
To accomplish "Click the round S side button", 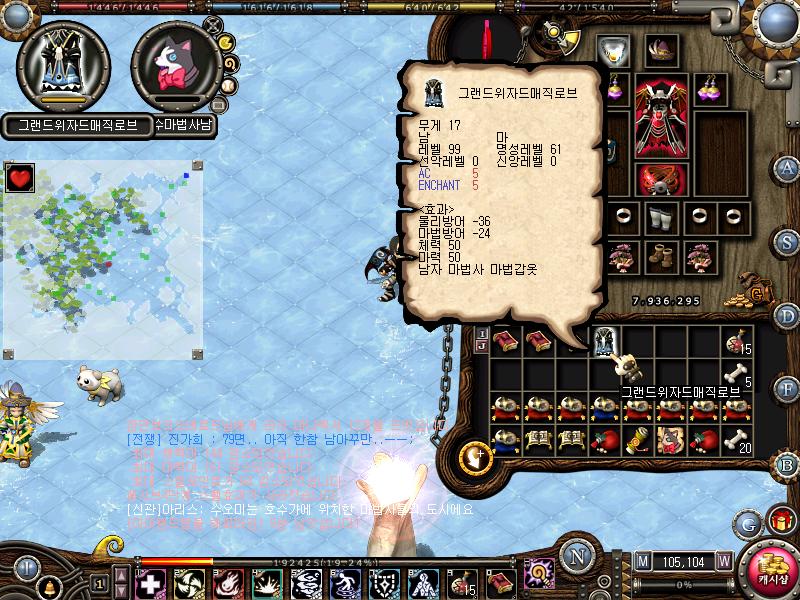I will click(787, 241).
